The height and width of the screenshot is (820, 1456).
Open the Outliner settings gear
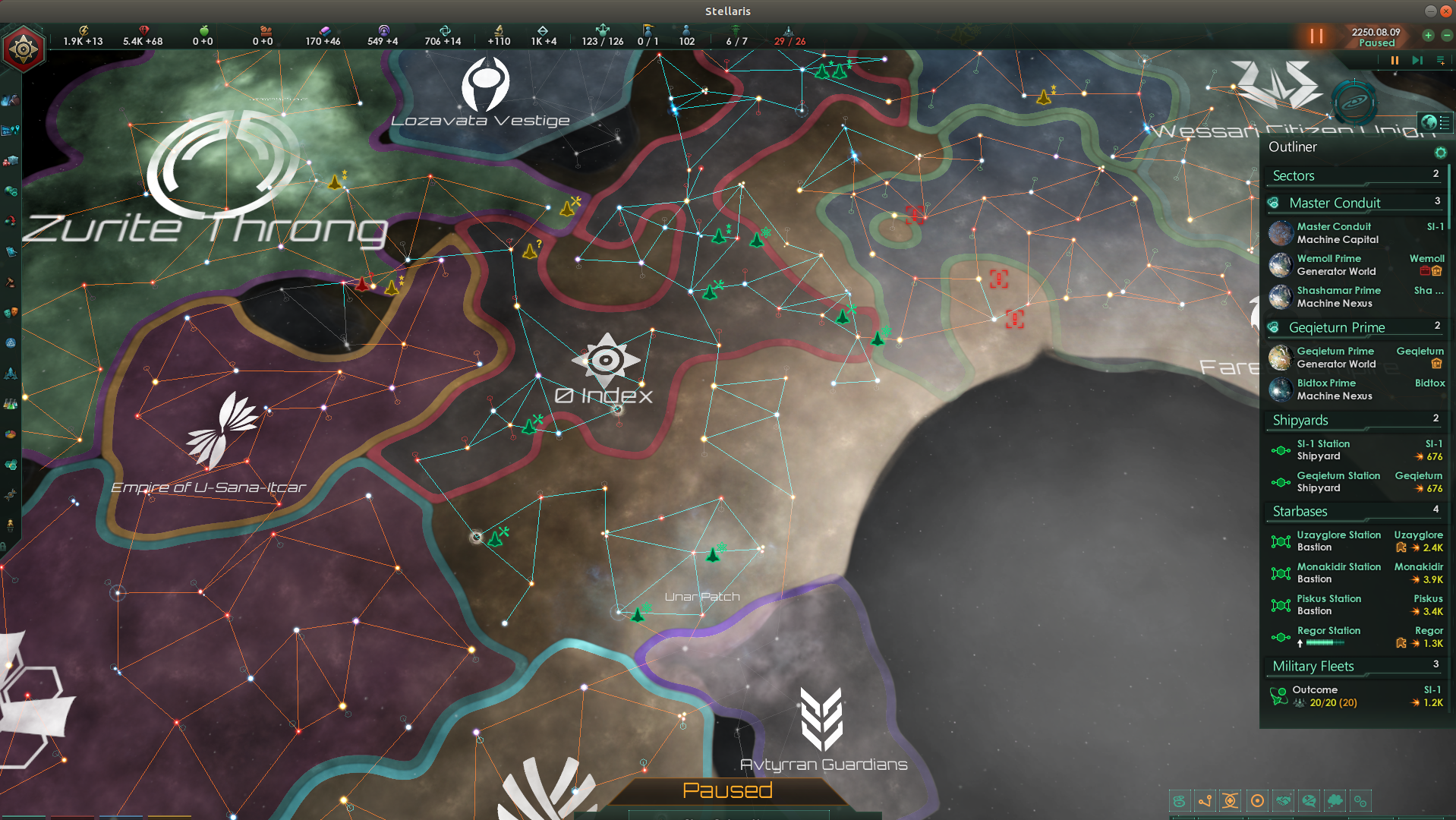pos(1442,153)
